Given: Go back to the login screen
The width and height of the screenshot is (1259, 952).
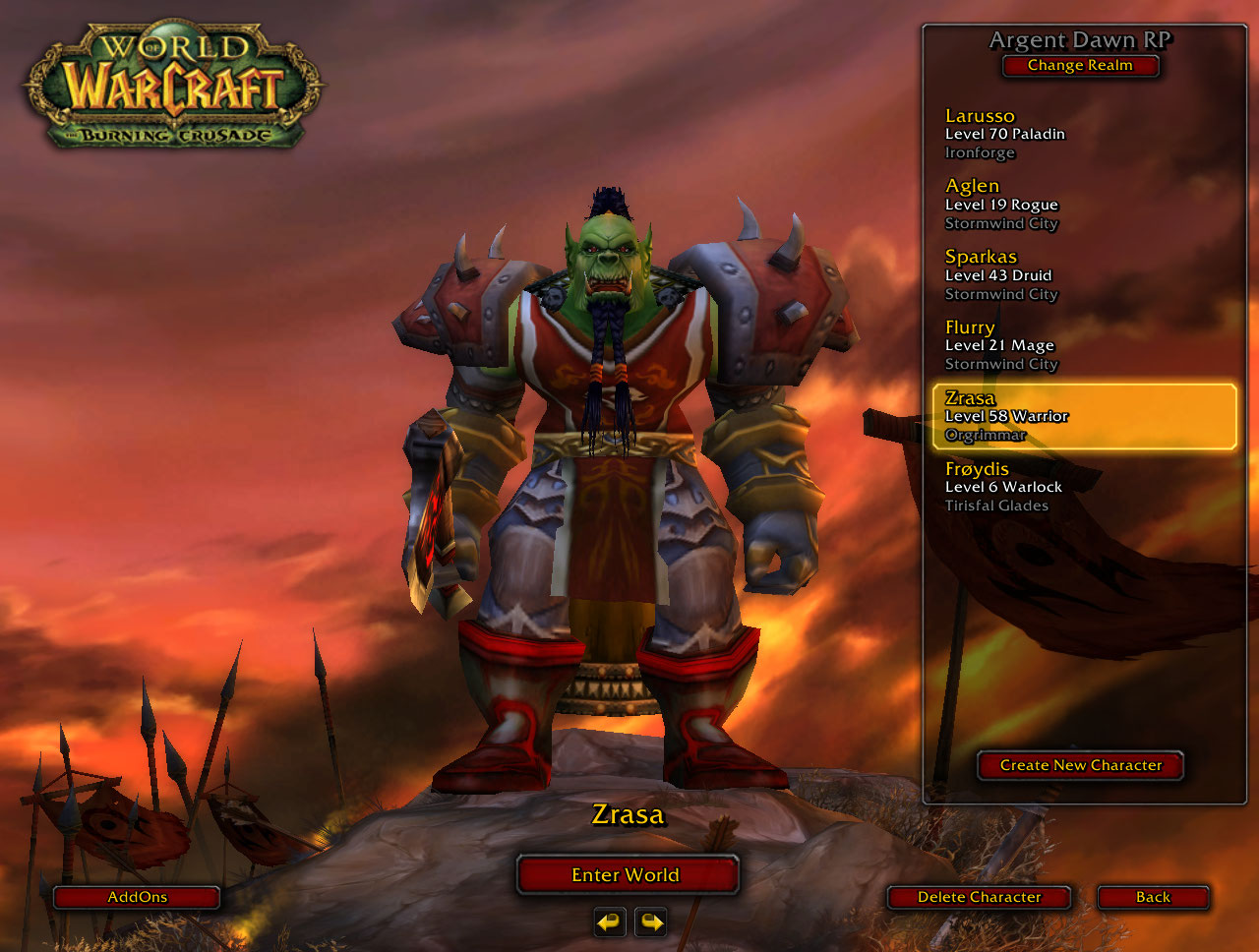Looking at the screenshot, I should [1153, 897].
